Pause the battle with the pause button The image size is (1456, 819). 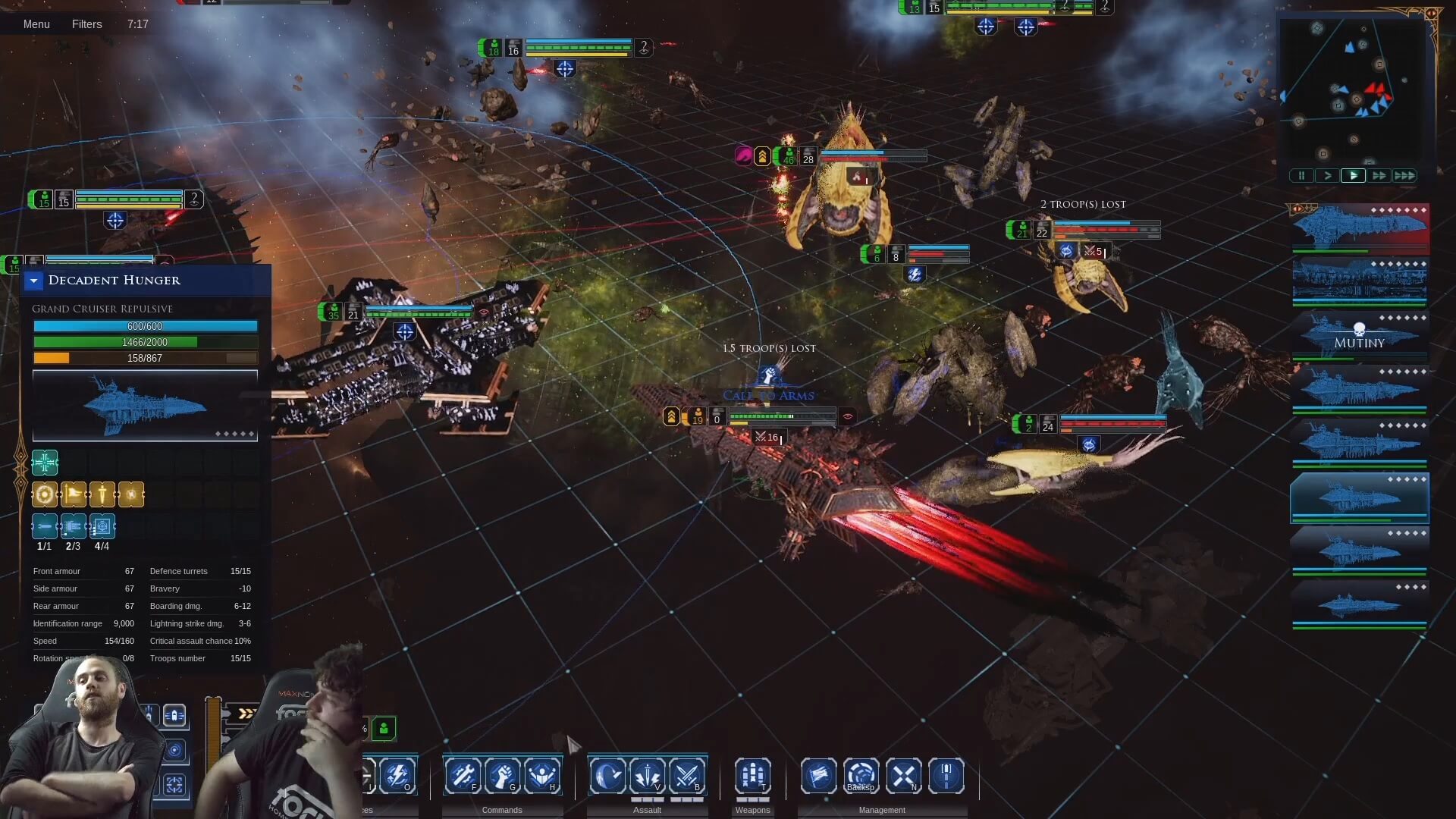[x=1301, y=176]
